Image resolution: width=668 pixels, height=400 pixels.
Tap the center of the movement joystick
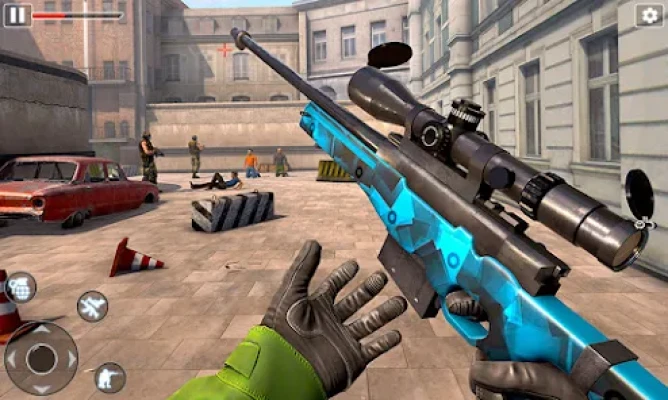coord(41,357)
